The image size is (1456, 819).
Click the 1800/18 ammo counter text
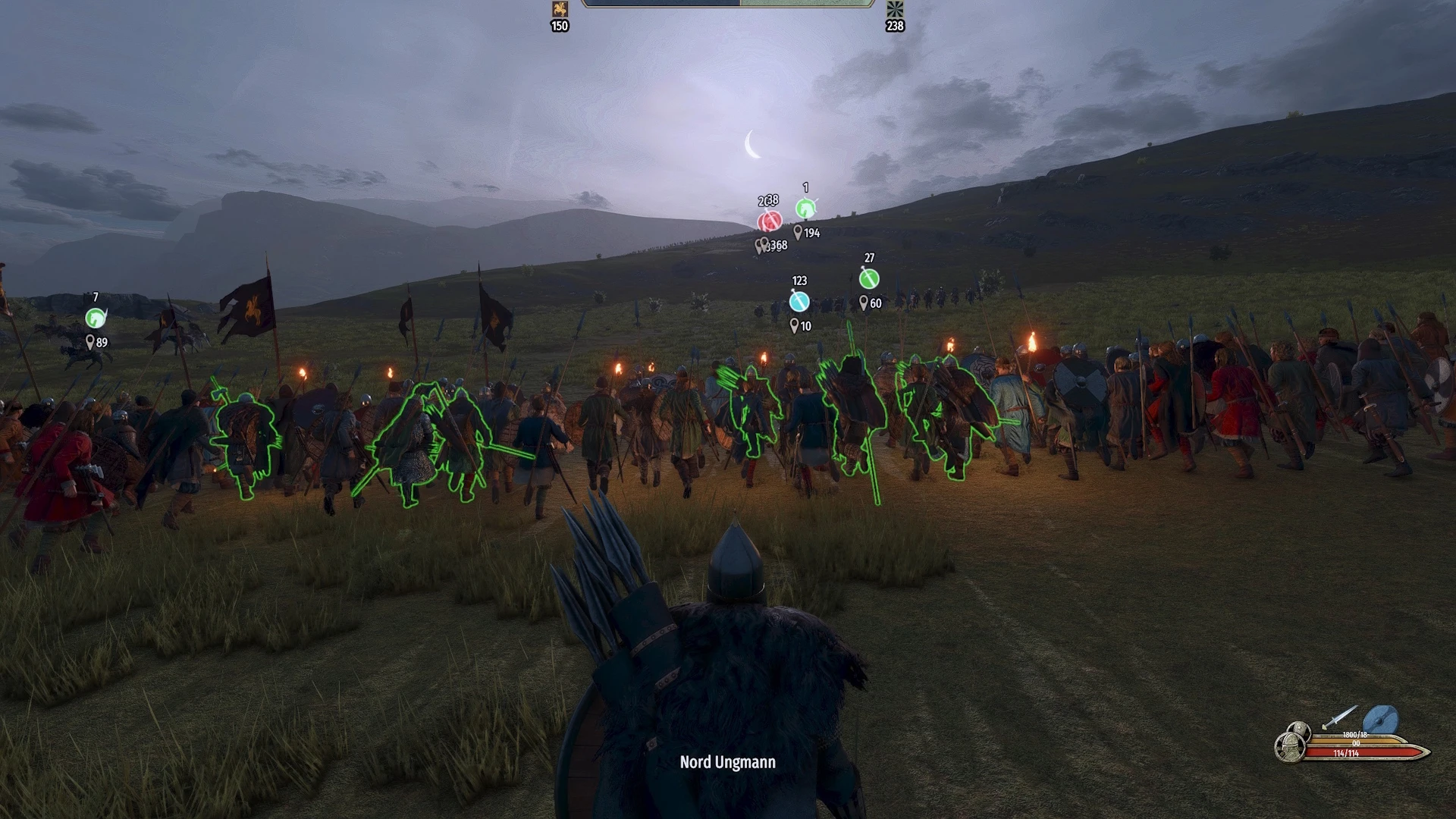point(1355,734)
